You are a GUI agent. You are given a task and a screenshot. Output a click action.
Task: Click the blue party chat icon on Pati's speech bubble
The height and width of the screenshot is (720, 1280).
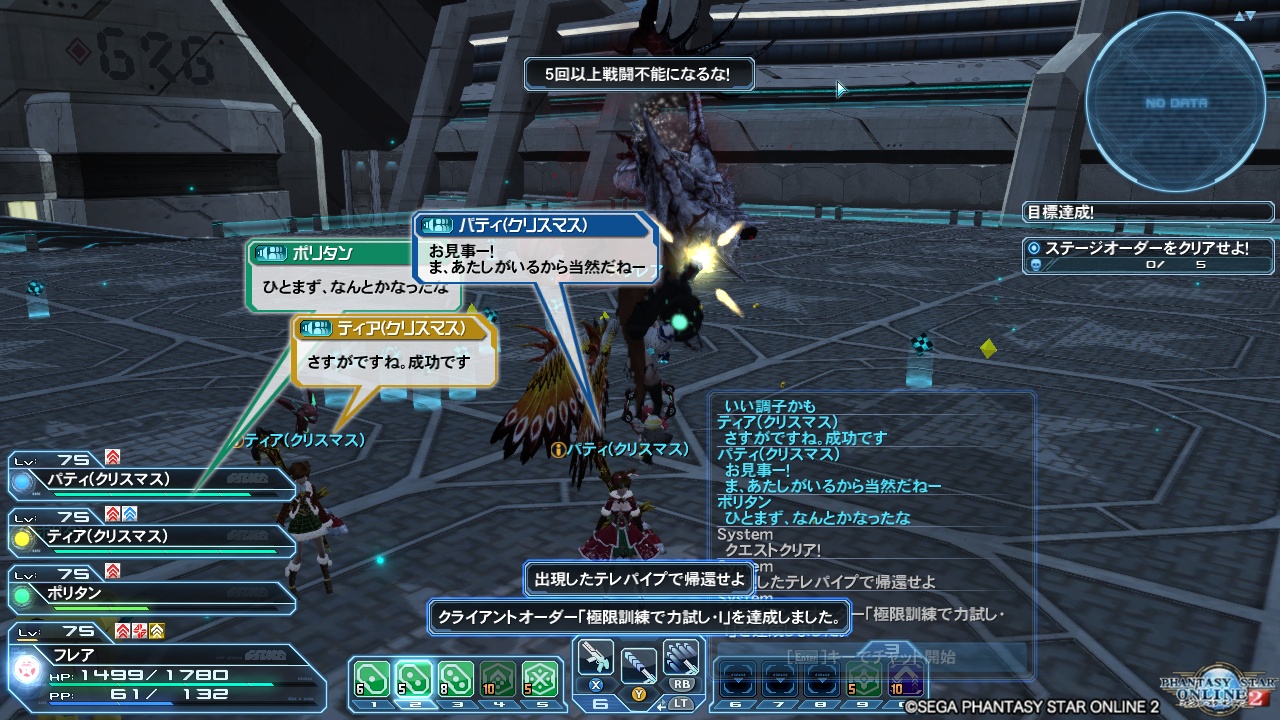point(438,225)
